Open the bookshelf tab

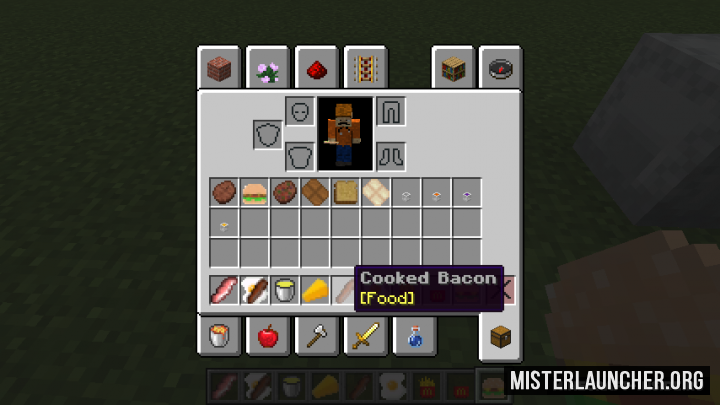(453, 70)
